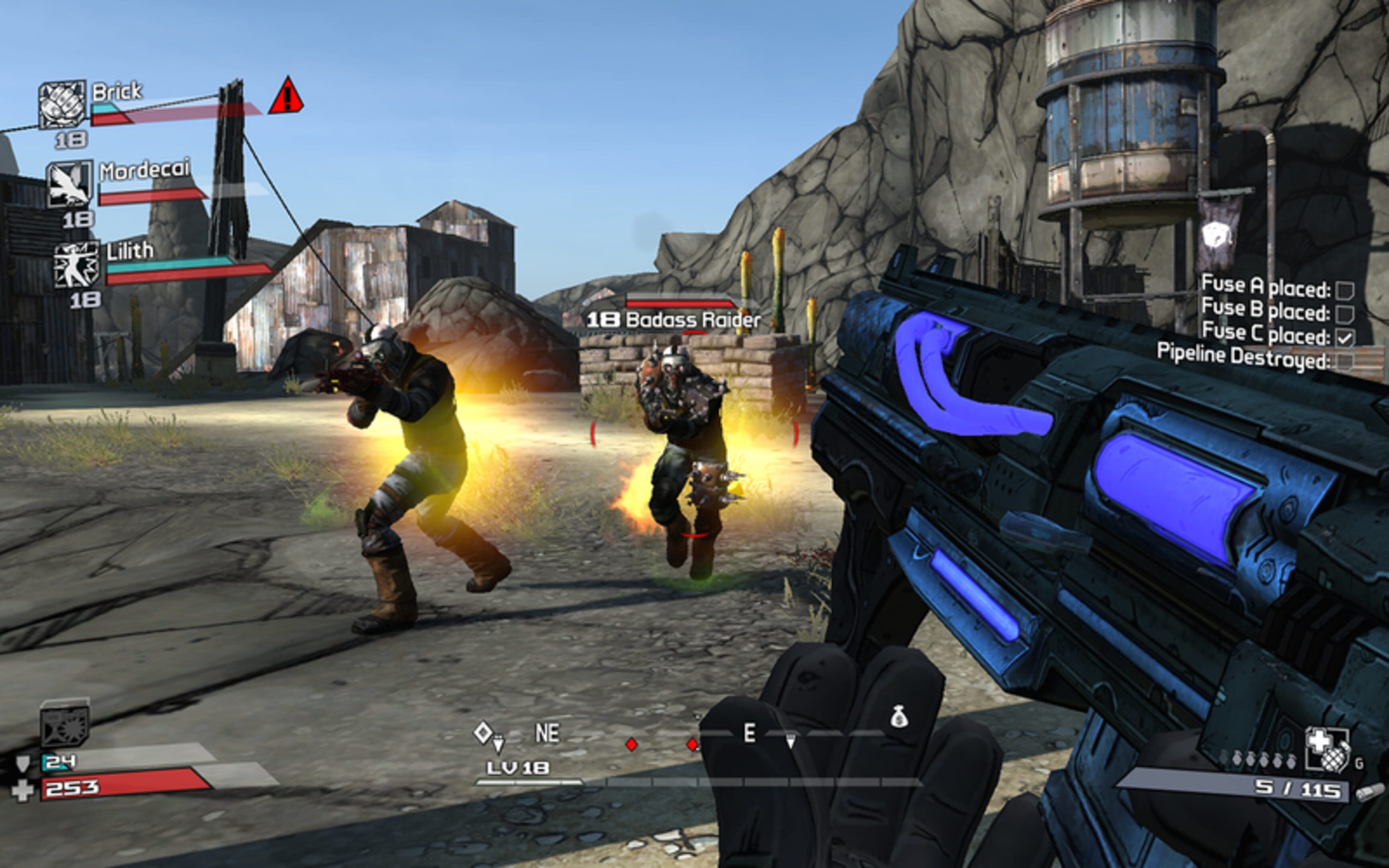Select the grenade mod icon
The height and width of the screenshot is (868, 1389).
pyautogui.click(x=1327, y=749)
